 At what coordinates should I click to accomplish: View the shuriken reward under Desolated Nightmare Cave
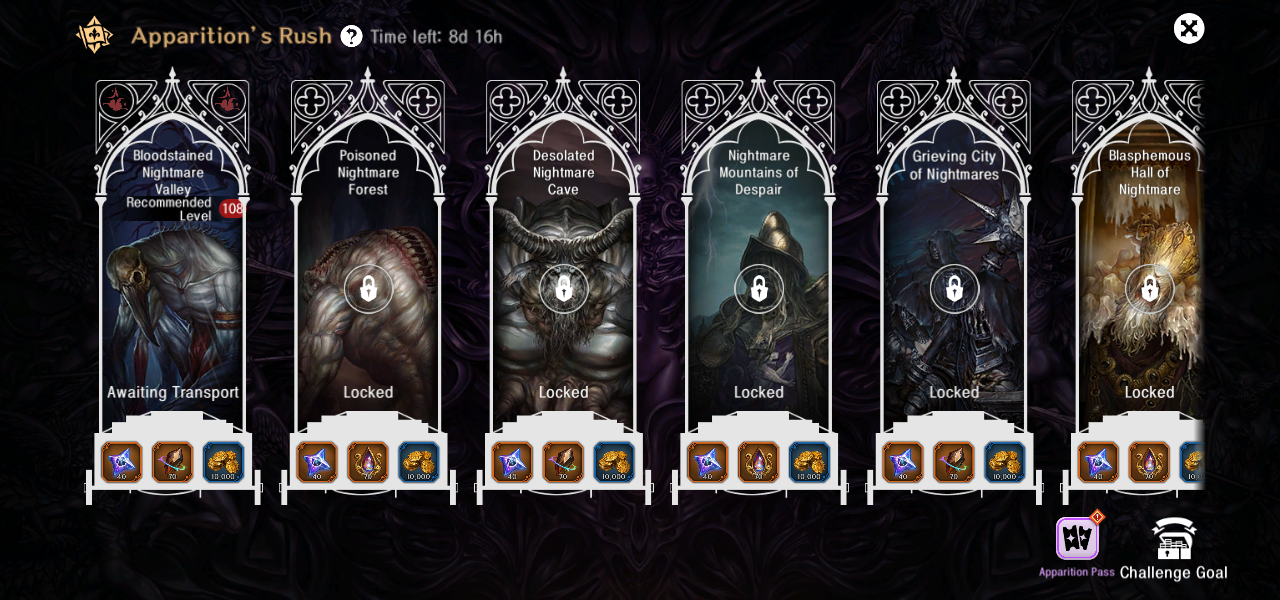pyautogui.click(x=512, y=462)
